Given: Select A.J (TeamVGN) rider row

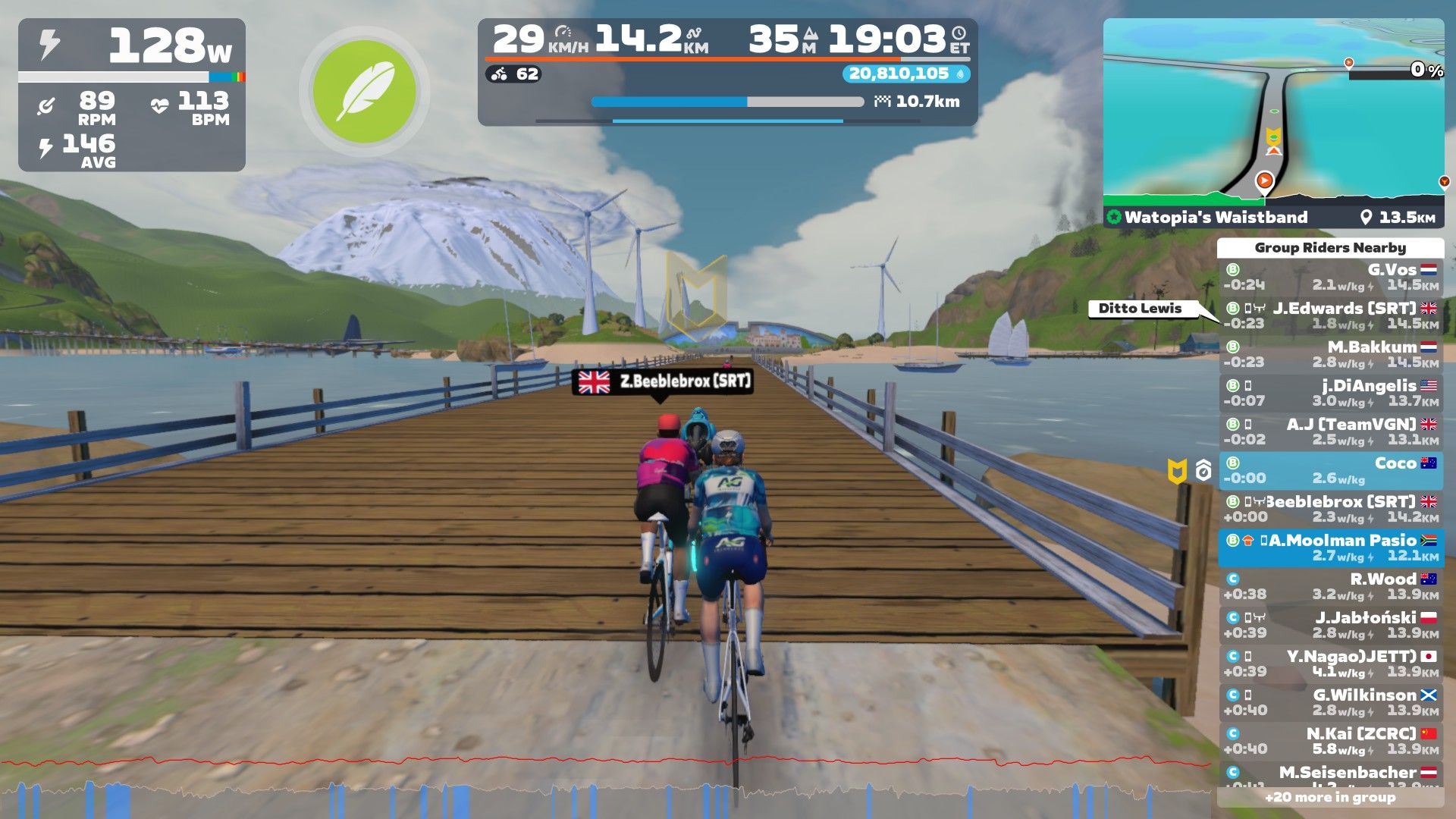Looking at the screenshot, I should (1330, 431).
